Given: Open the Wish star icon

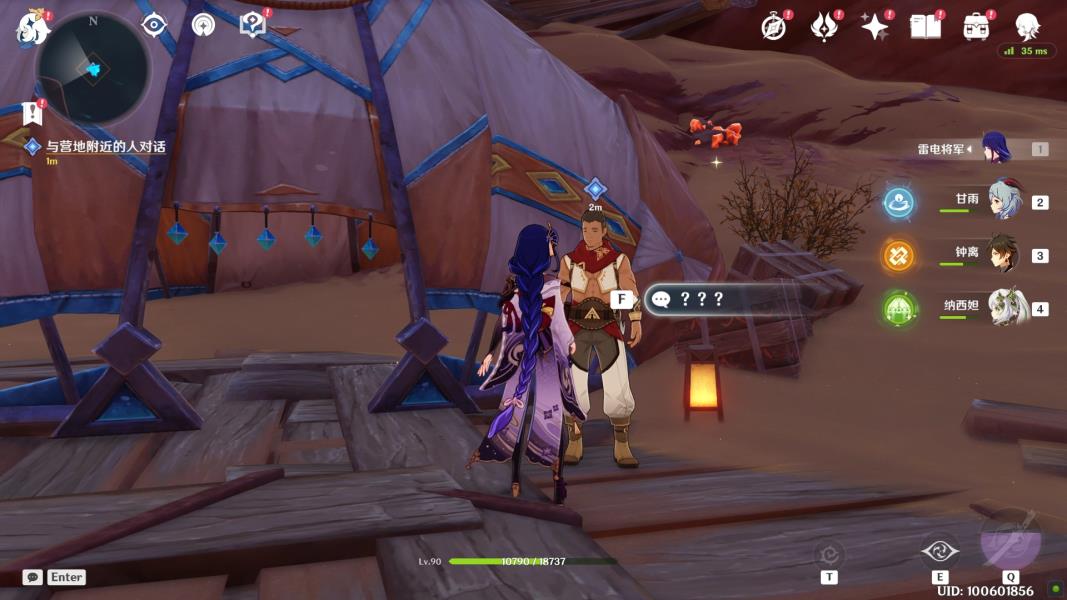Looking at the screenshot, I should pyautogui.click(x=875, y=27).
